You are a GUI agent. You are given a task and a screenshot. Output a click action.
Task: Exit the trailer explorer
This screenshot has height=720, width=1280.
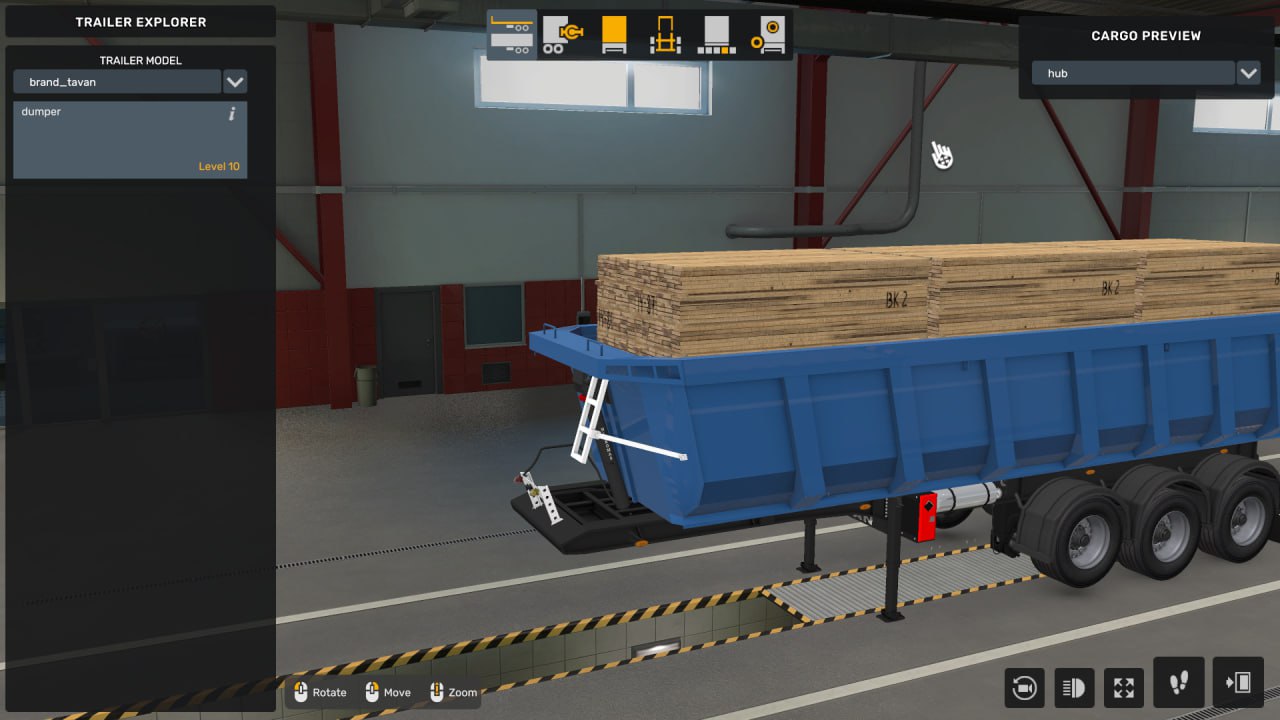coord(1237,683)
